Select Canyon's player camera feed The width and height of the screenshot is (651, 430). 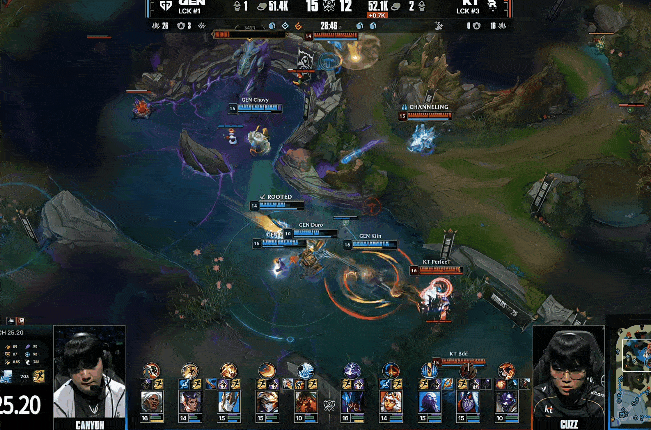tap(89, 372)
